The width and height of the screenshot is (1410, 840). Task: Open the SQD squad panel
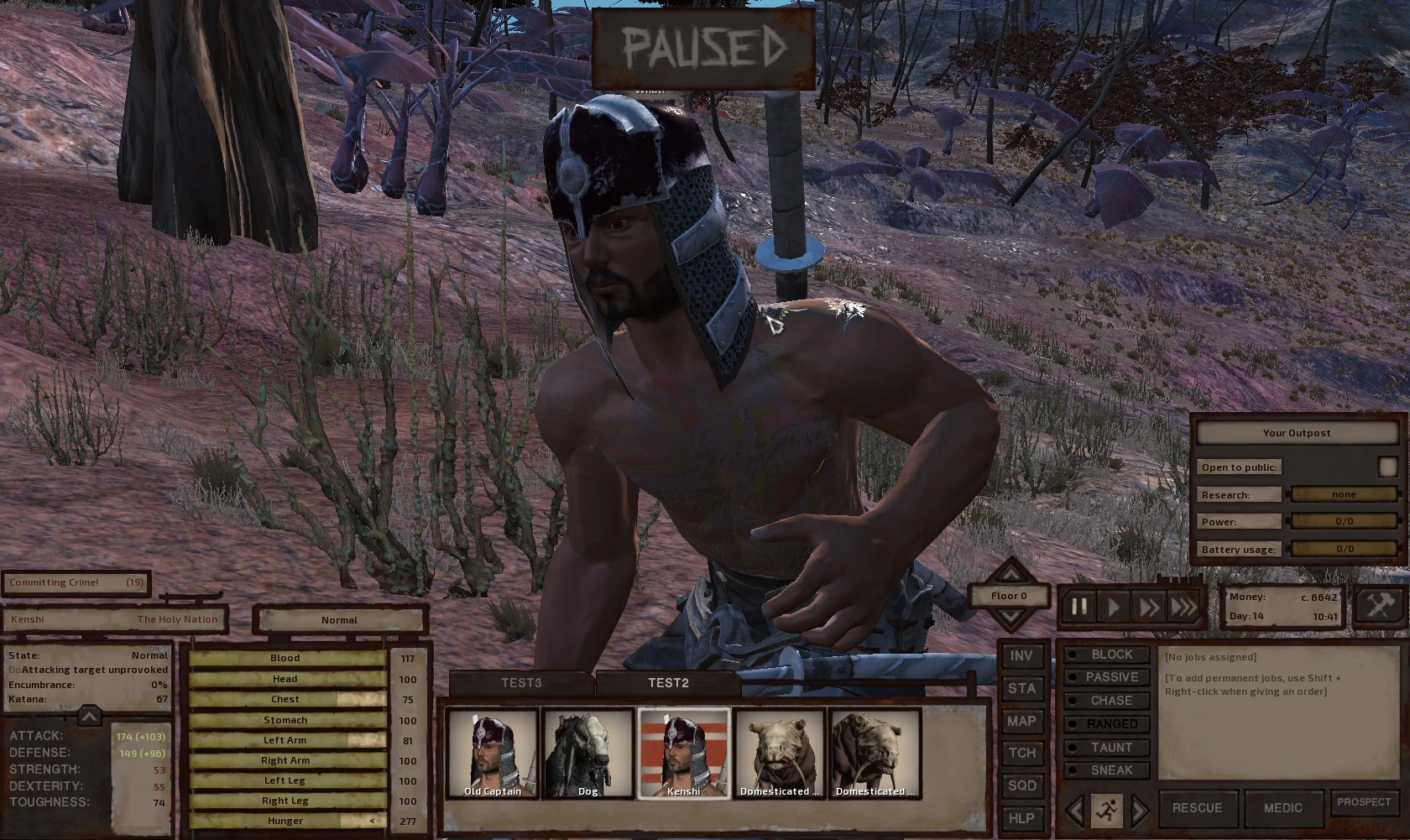[1021, 785]
